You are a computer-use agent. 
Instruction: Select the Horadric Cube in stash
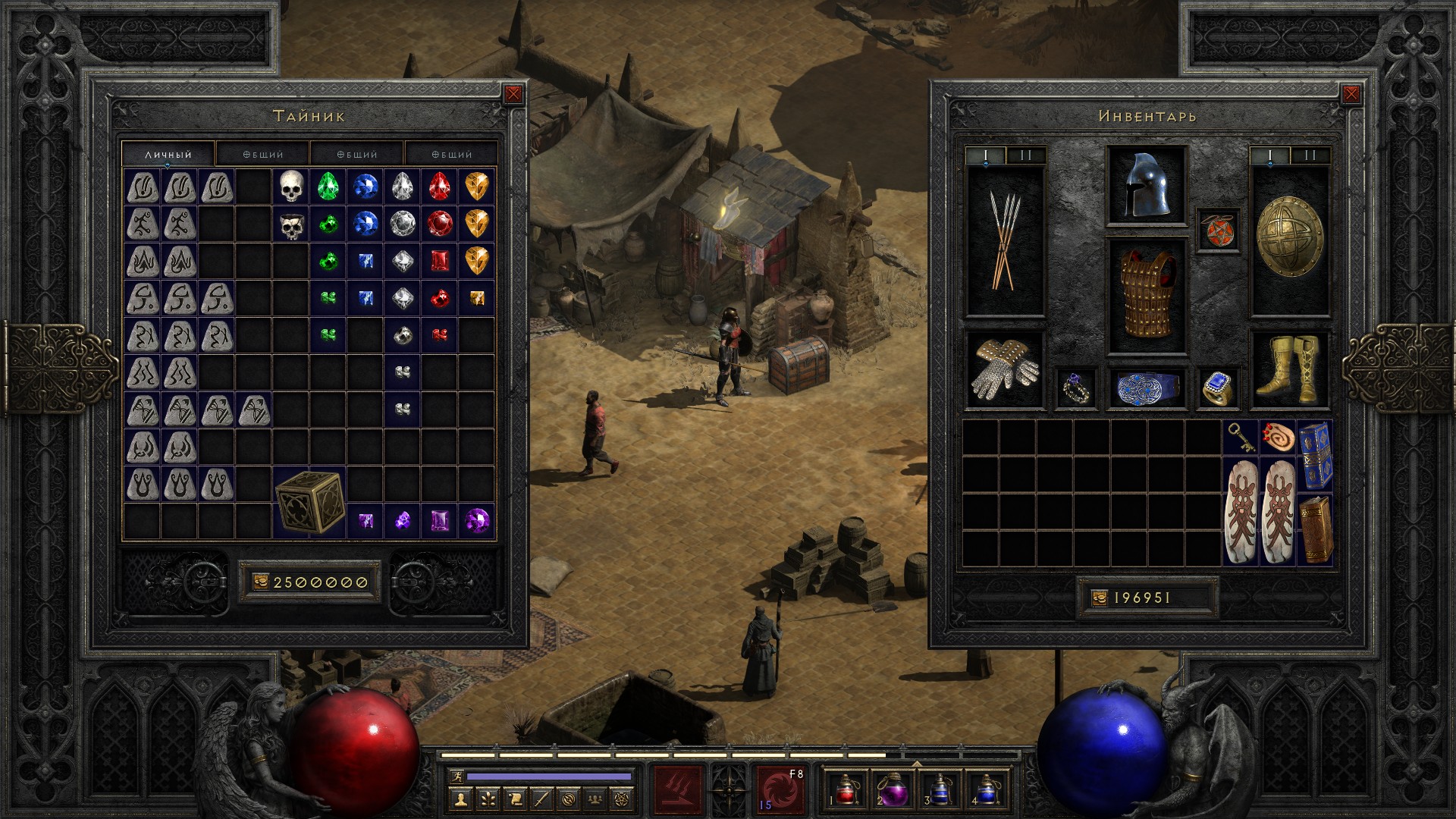coord(309,502)
